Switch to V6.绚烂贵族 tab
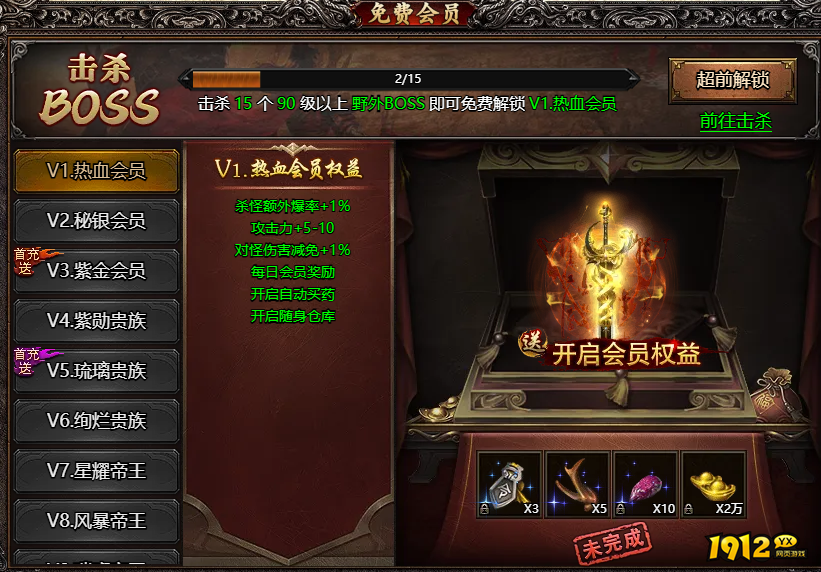The image size is (821, 572). pos(97,421)
